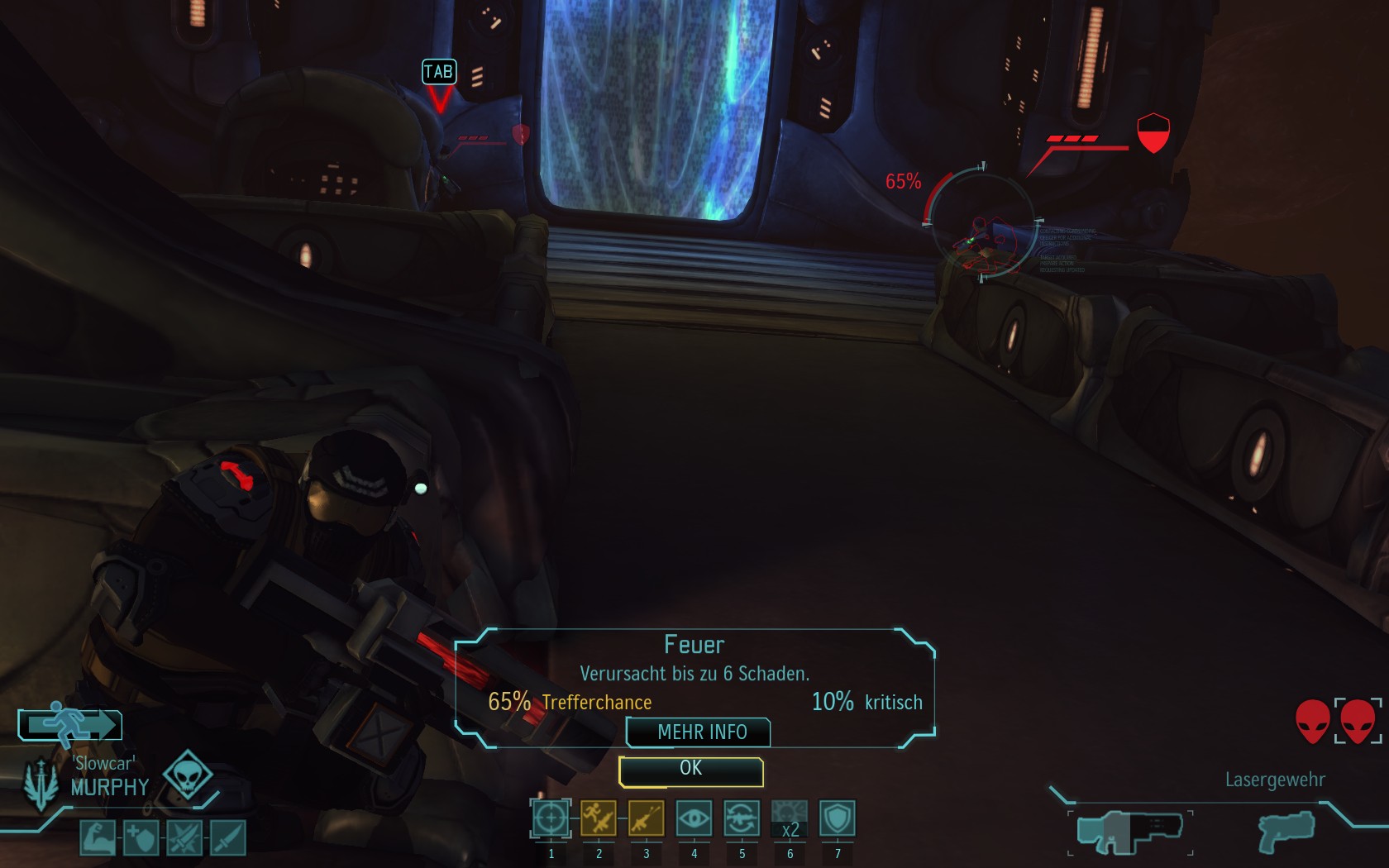The image size is (1389, 868).
Task: Confirm the shot with the OK button
Action: (690, 770)
